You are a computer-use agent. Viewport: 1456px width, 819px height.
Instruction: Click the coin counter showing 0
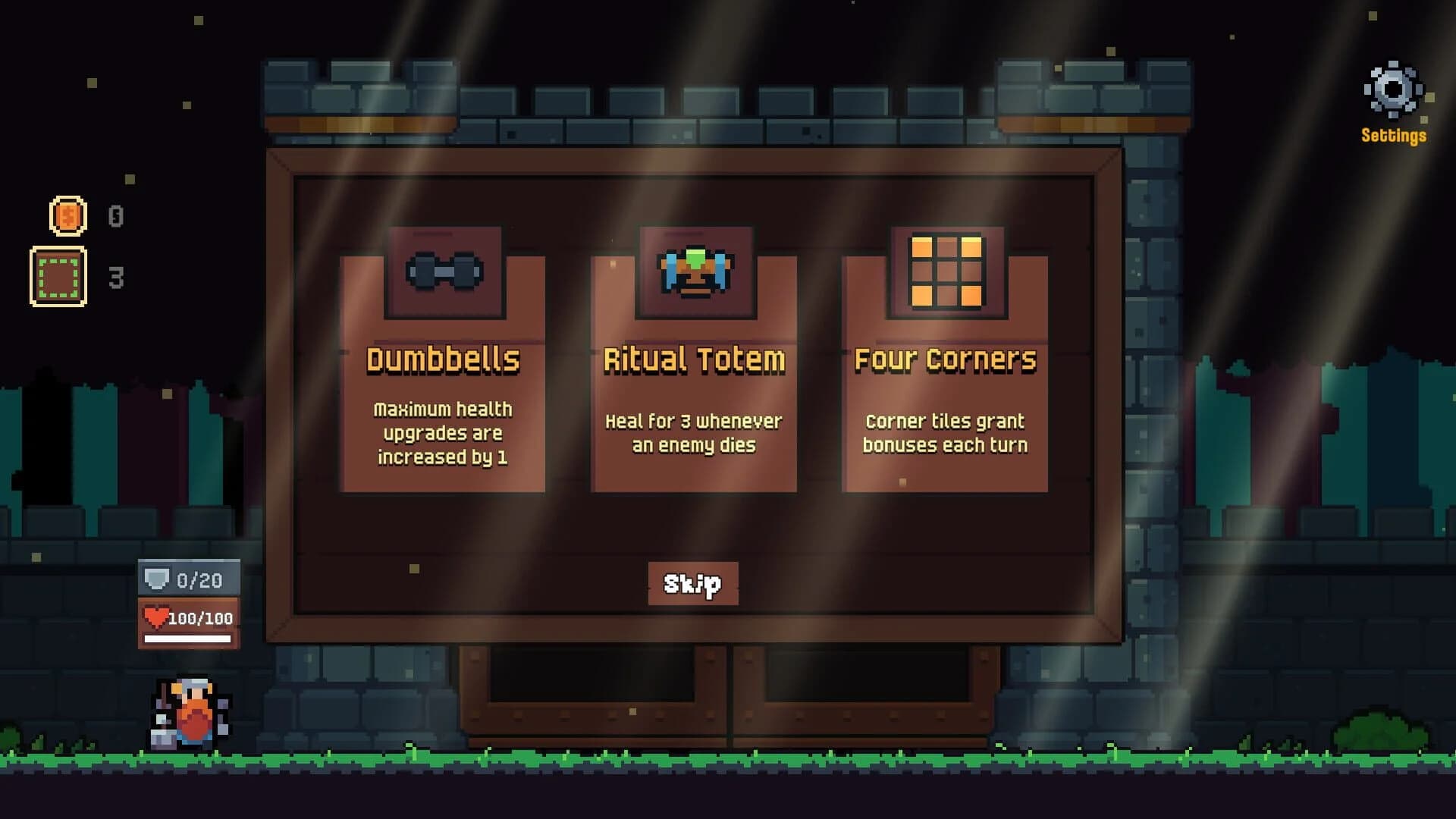pos(115,215)
